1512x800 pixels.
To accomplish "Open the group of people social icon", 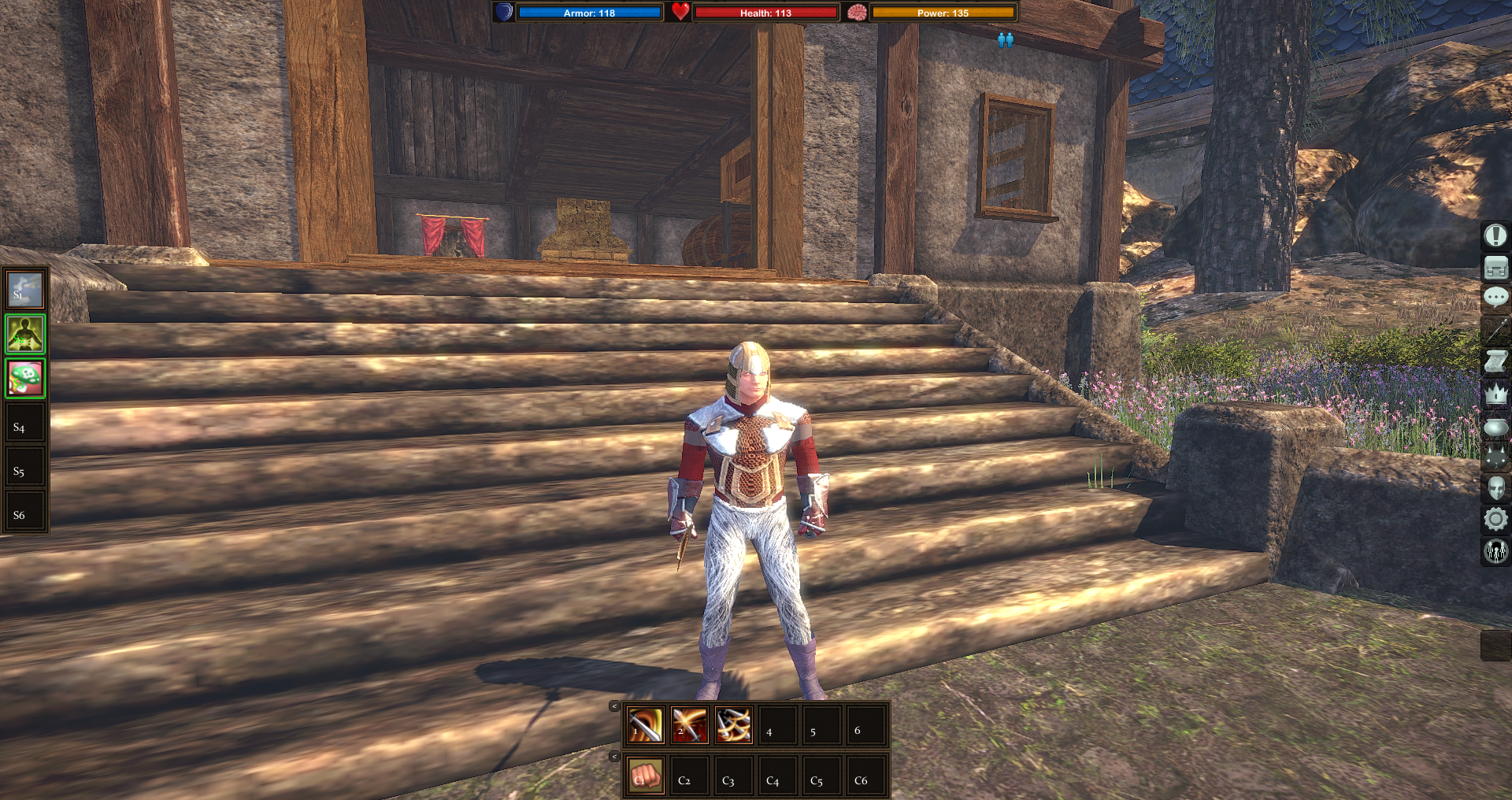I will point(1495,551).
